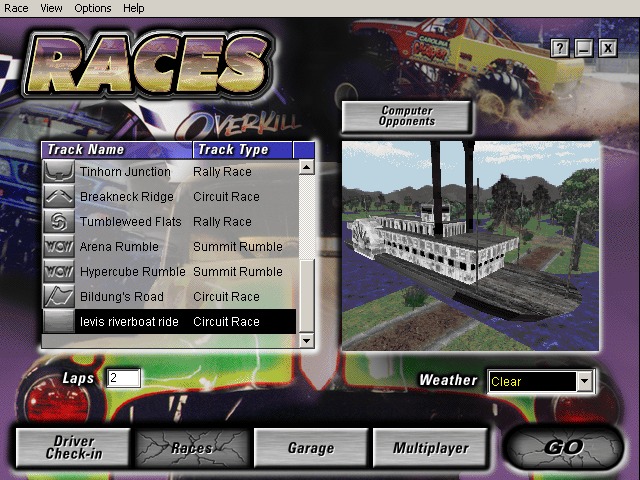This screenshot has width=640, height=480.
Task: Switch to the Garage screen
Action: pyautogui.click(x=310, y=448)
